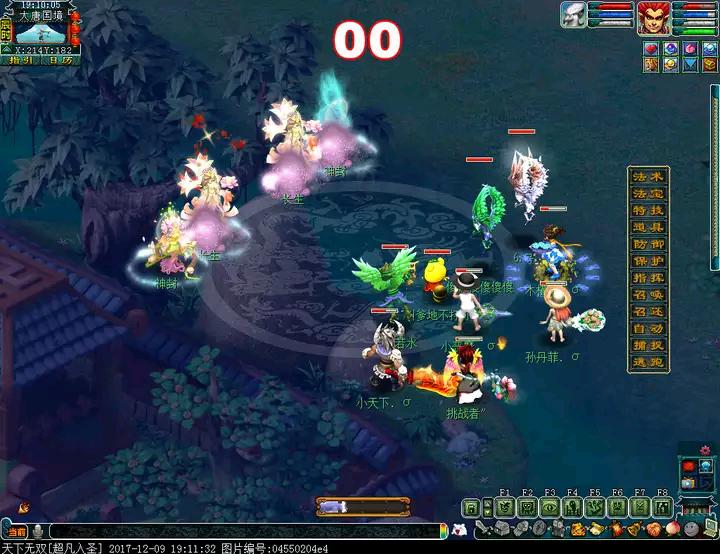This screenshot has height=554, width=720.
Task: Click the sword icon in bottom toolbar
Action: coord(485,528)
